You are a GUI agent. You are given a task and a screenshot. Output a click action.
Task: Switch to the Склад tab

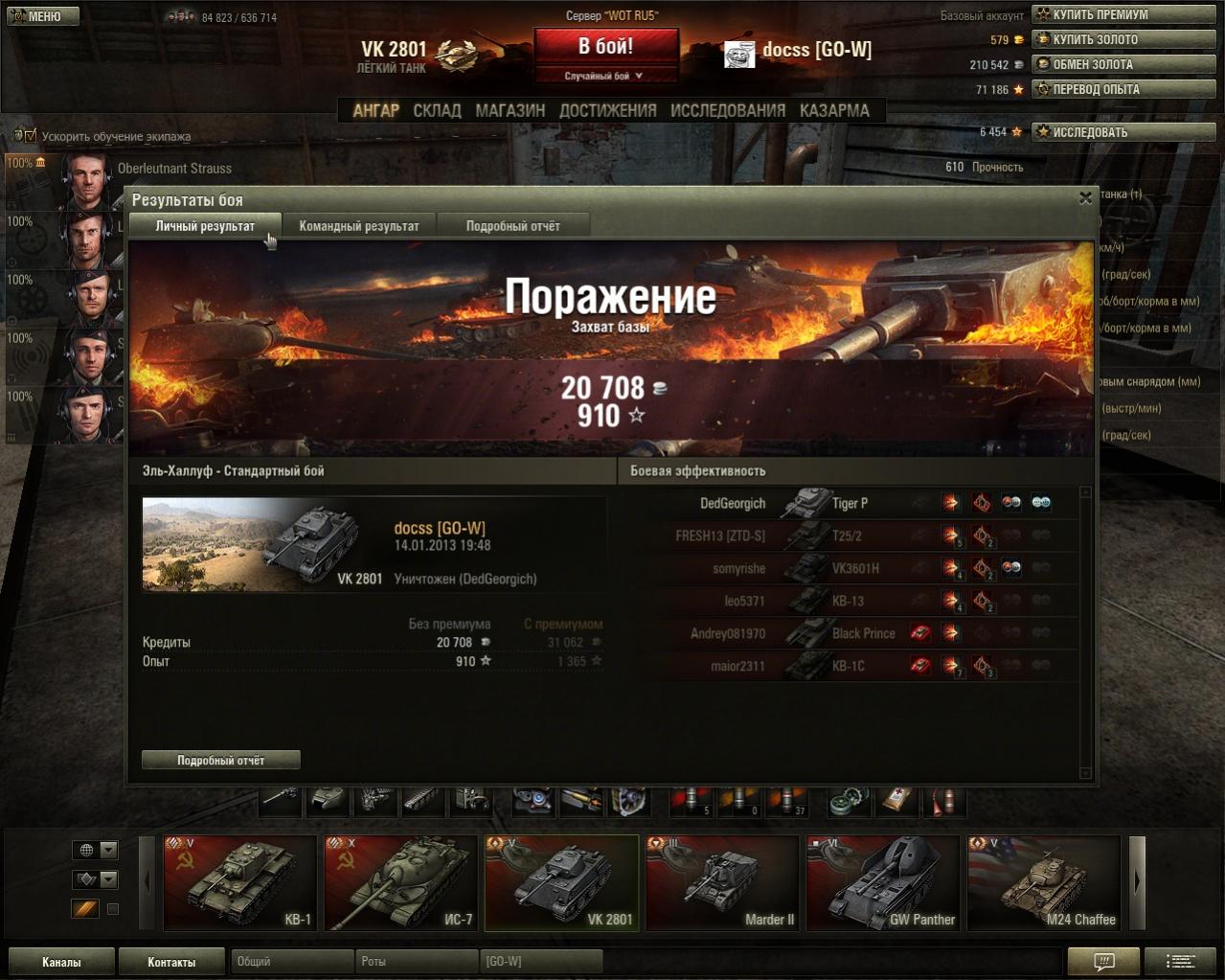[437, 110]
